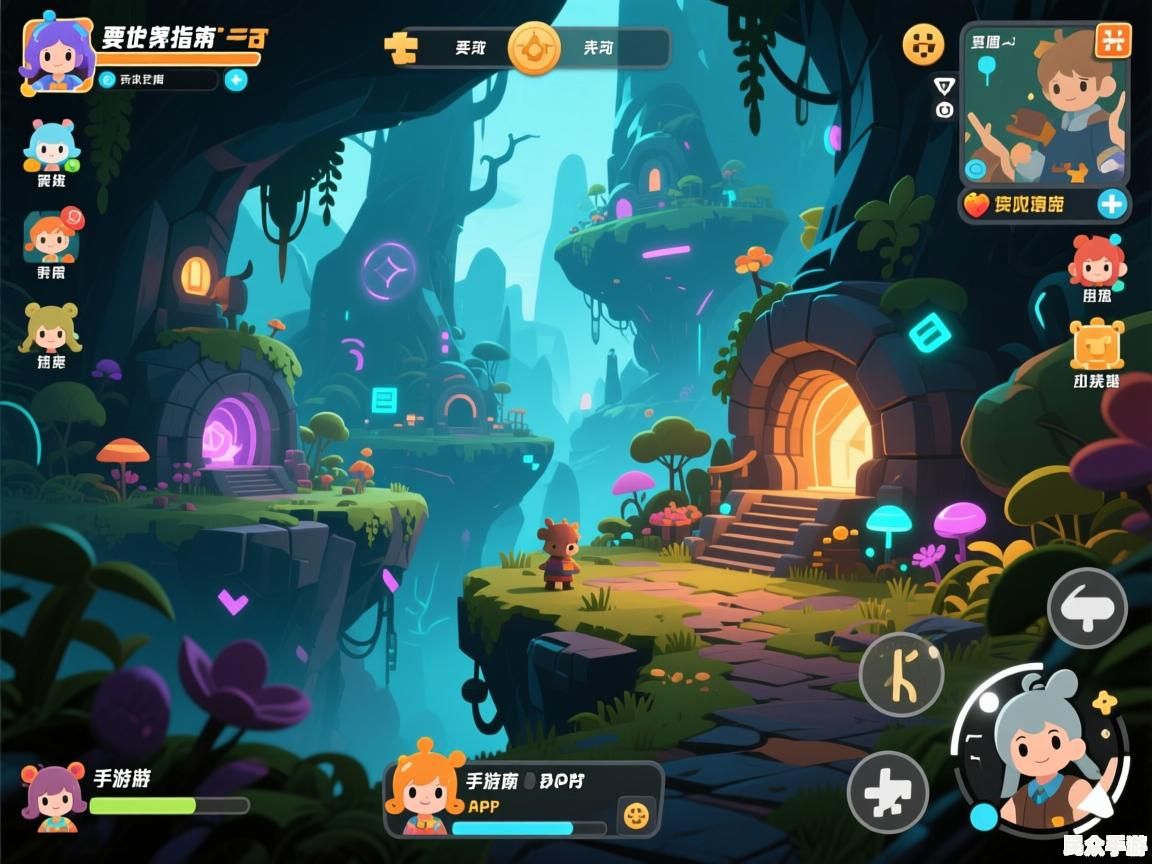1152x864 pixels.
Task: Tap the grey return arrow button
Action: 1087,607
